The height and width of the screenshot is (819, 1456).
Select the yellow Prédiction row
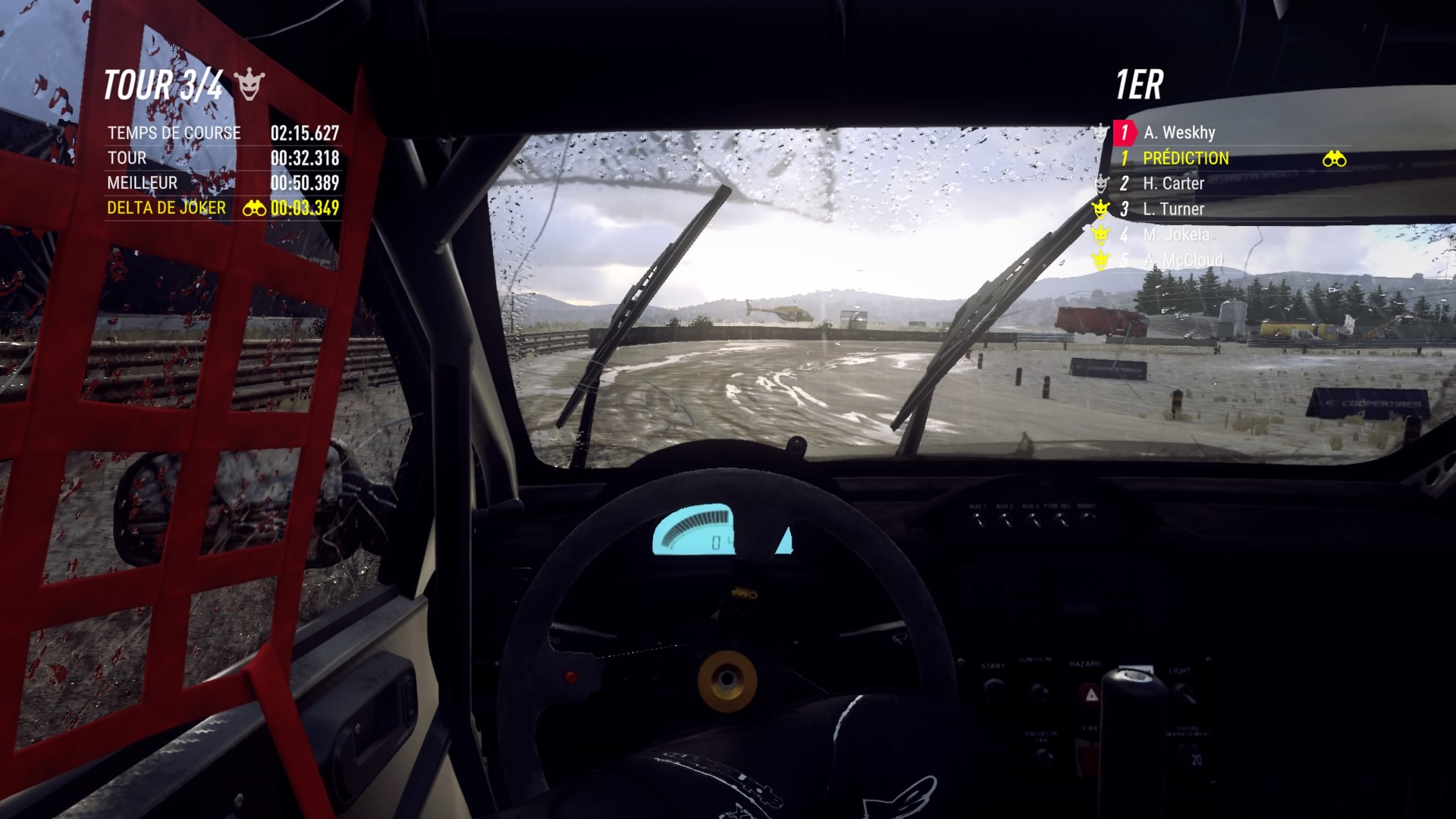pos(1185,158)
